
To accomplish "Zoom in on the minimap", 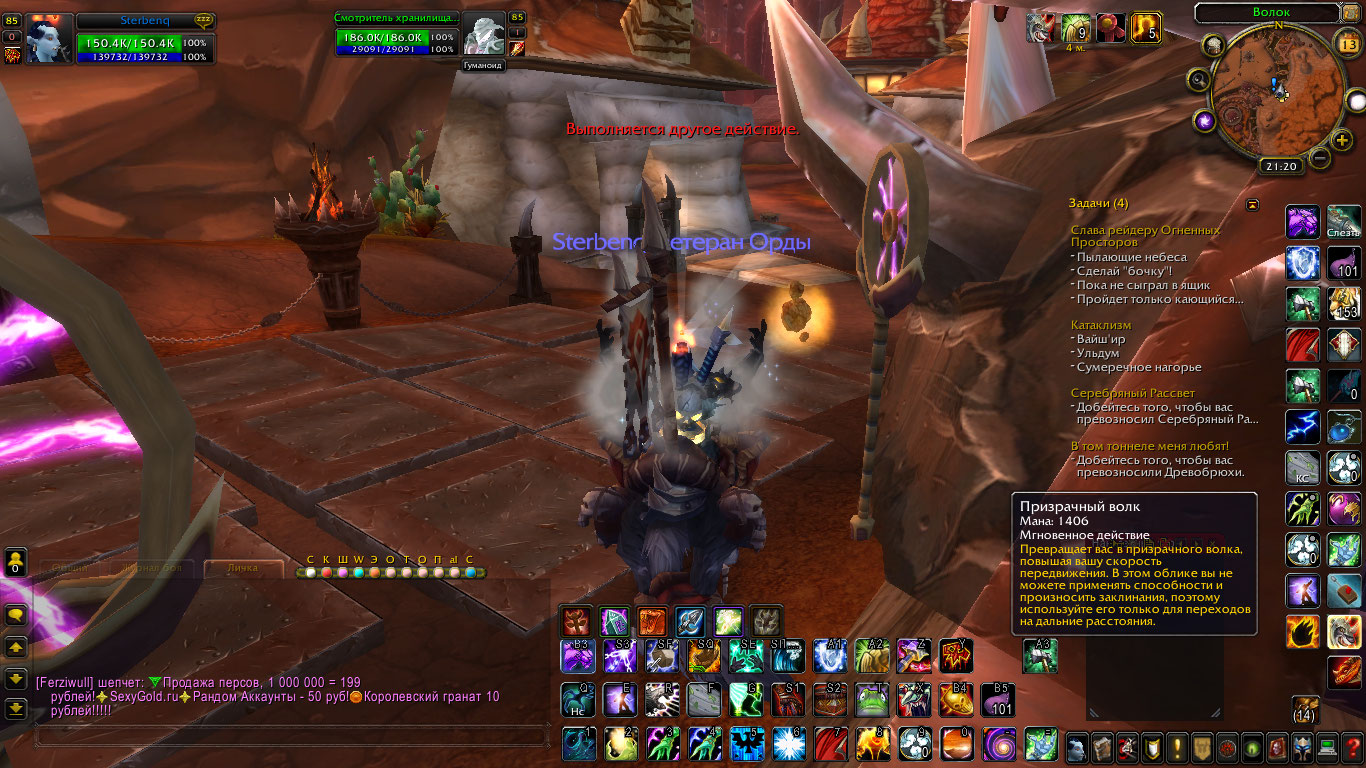I will (1342, 140).
